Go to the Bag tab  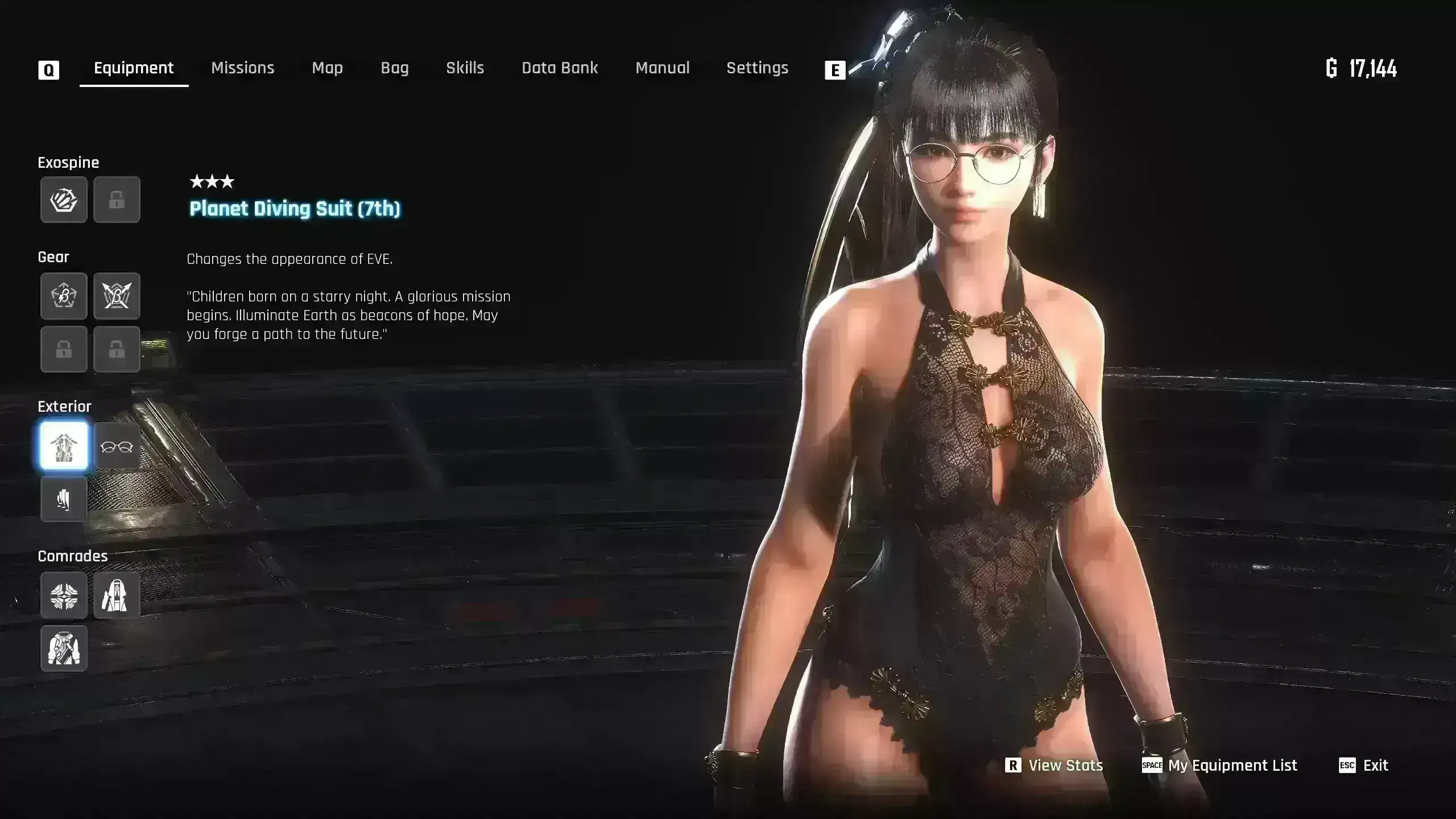click(x=394, y=68)
